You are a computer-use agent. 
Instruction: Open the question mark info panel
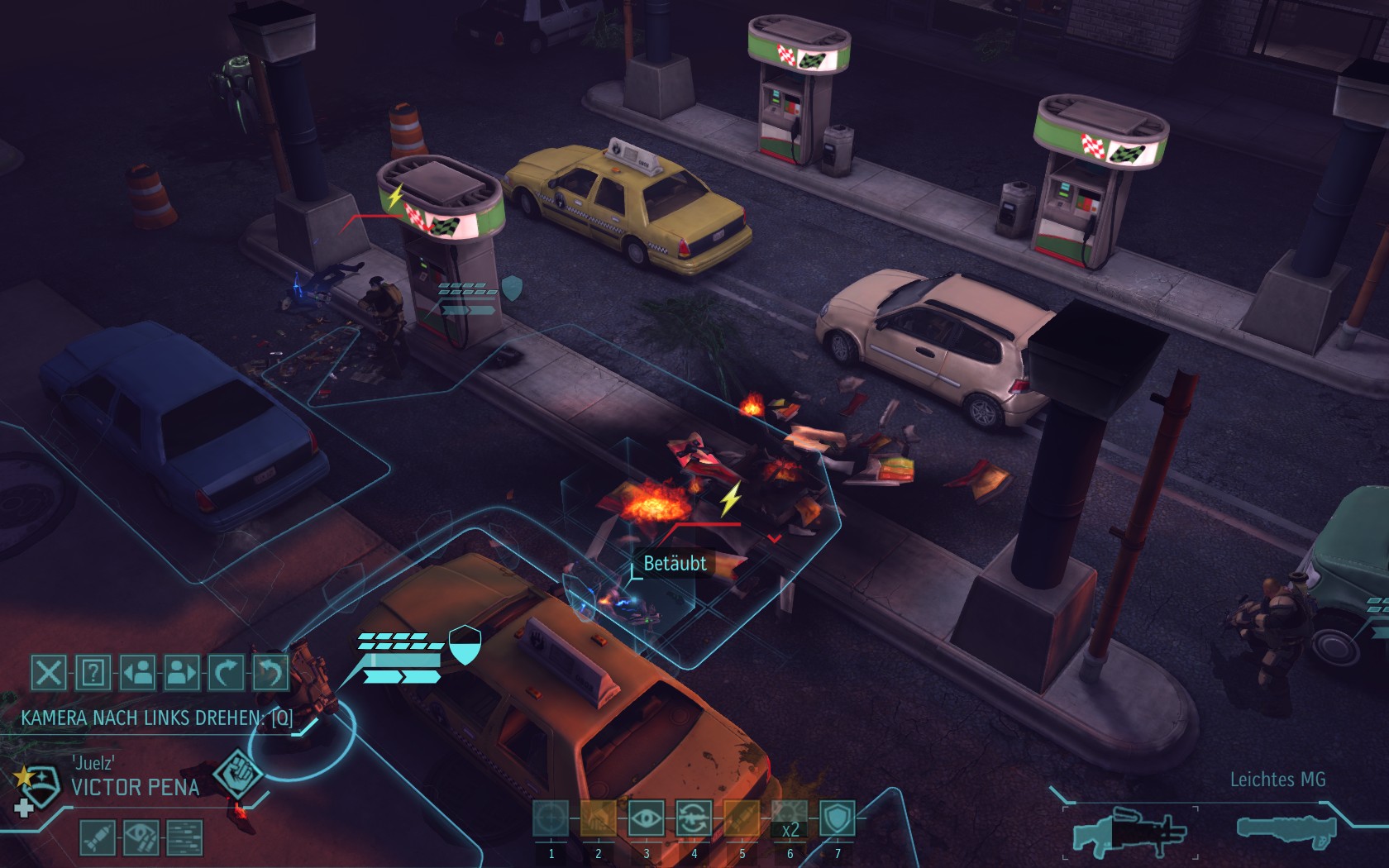[x=93, y=673]
